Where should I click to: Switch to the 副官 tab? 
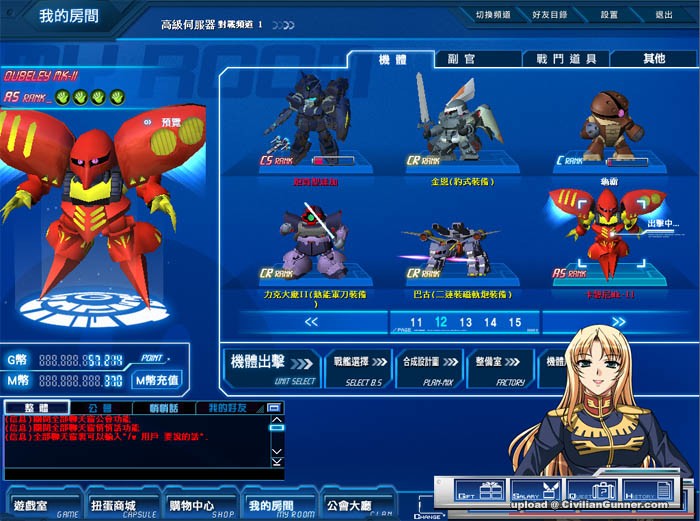click(462, 59)
